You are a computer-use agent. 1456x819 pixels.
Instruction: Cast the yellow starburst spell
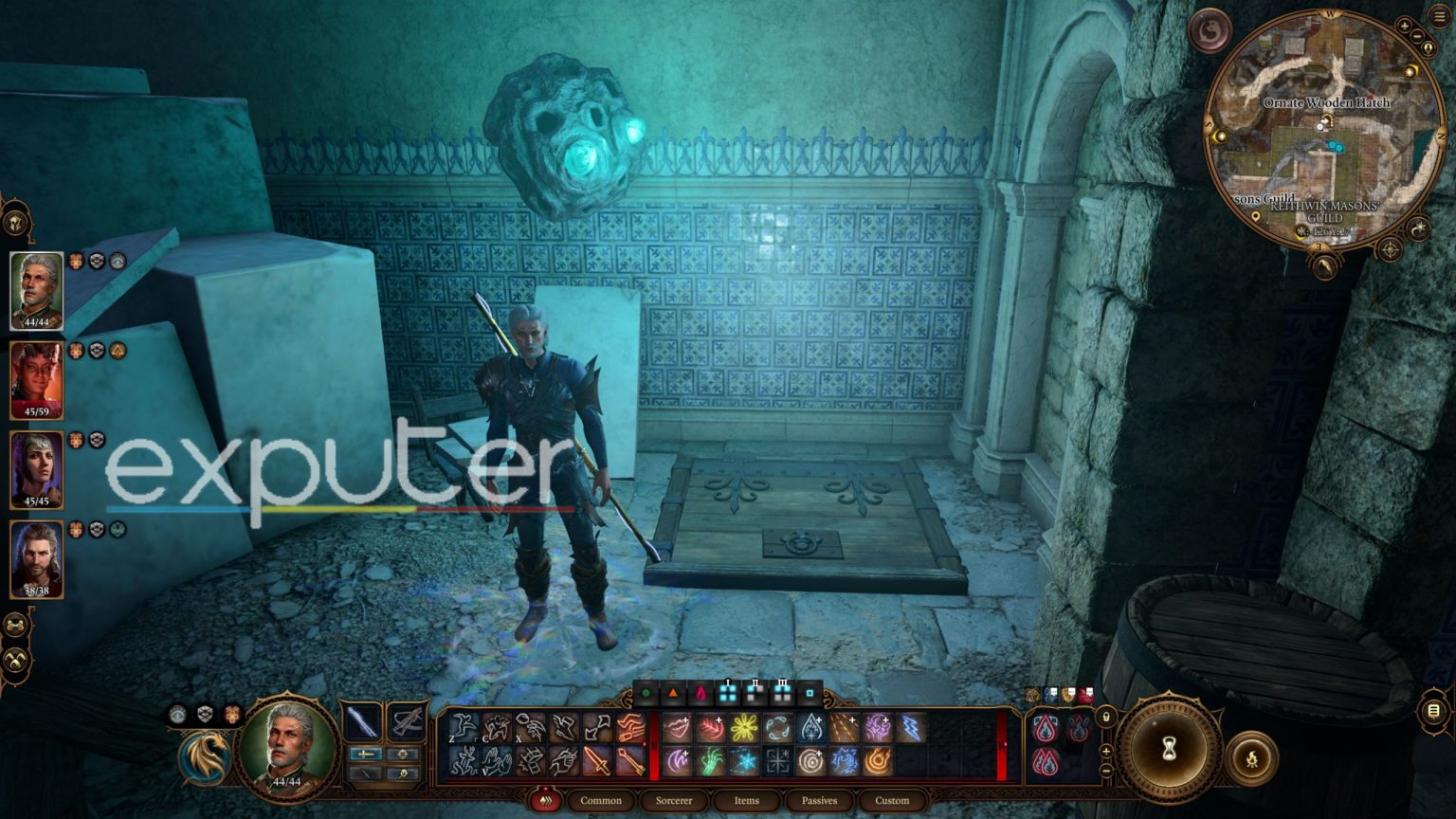click(744, 728)
